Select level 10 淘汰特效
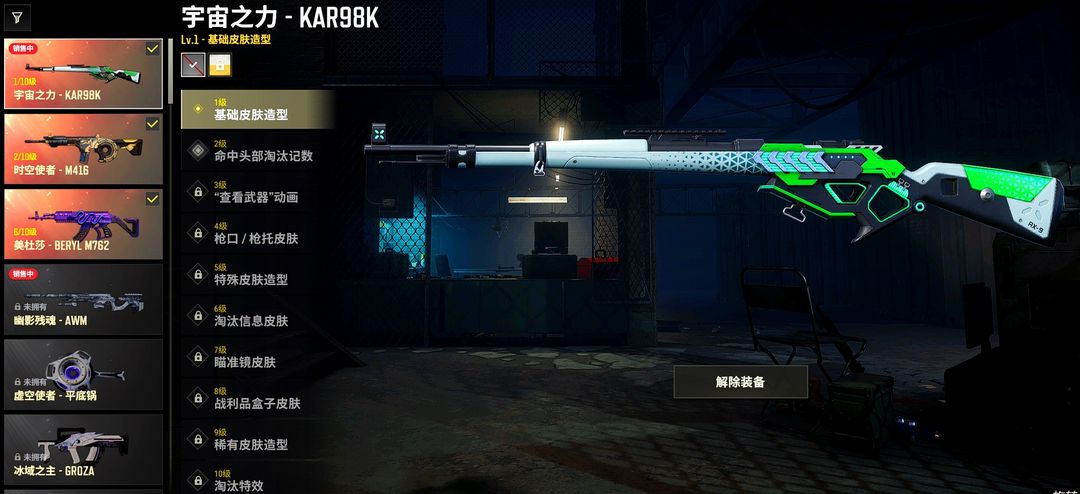The height and width of the screenshot is (494, 1080). click(x=257, y=480)
